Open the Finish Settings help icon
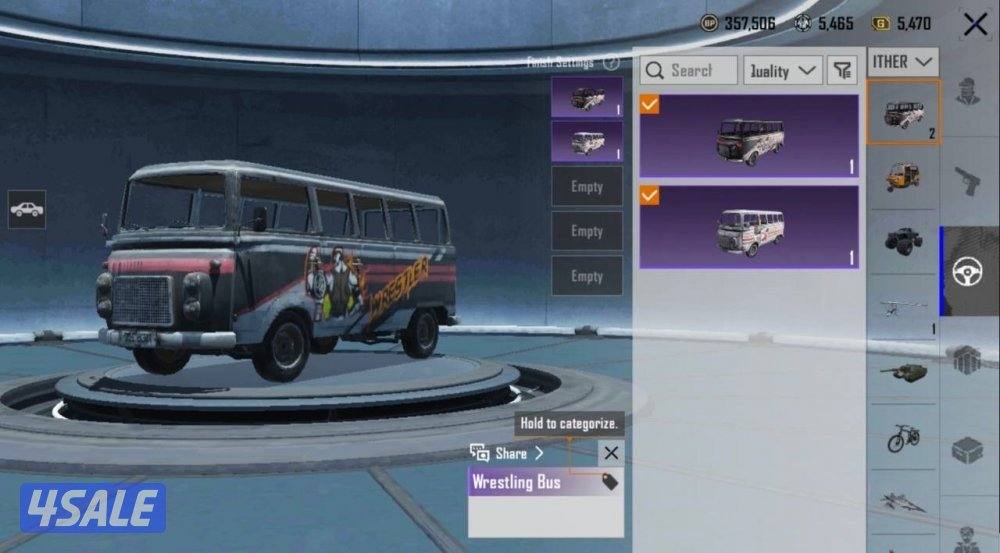 click(x=611, y=63)
